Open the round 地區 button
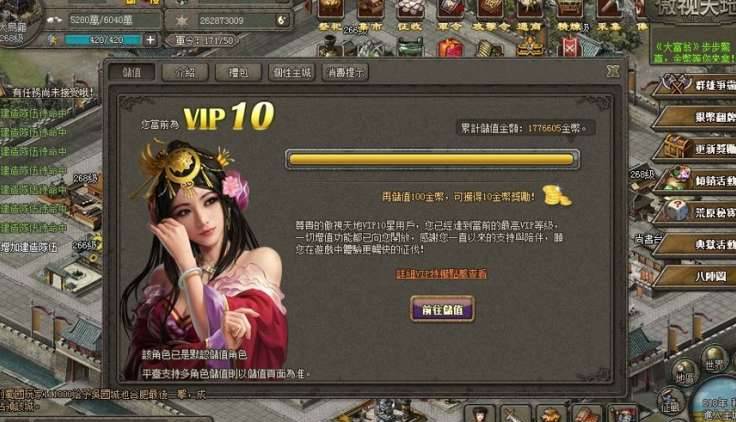This screenshot has width=736, height=422. (685, 377)
